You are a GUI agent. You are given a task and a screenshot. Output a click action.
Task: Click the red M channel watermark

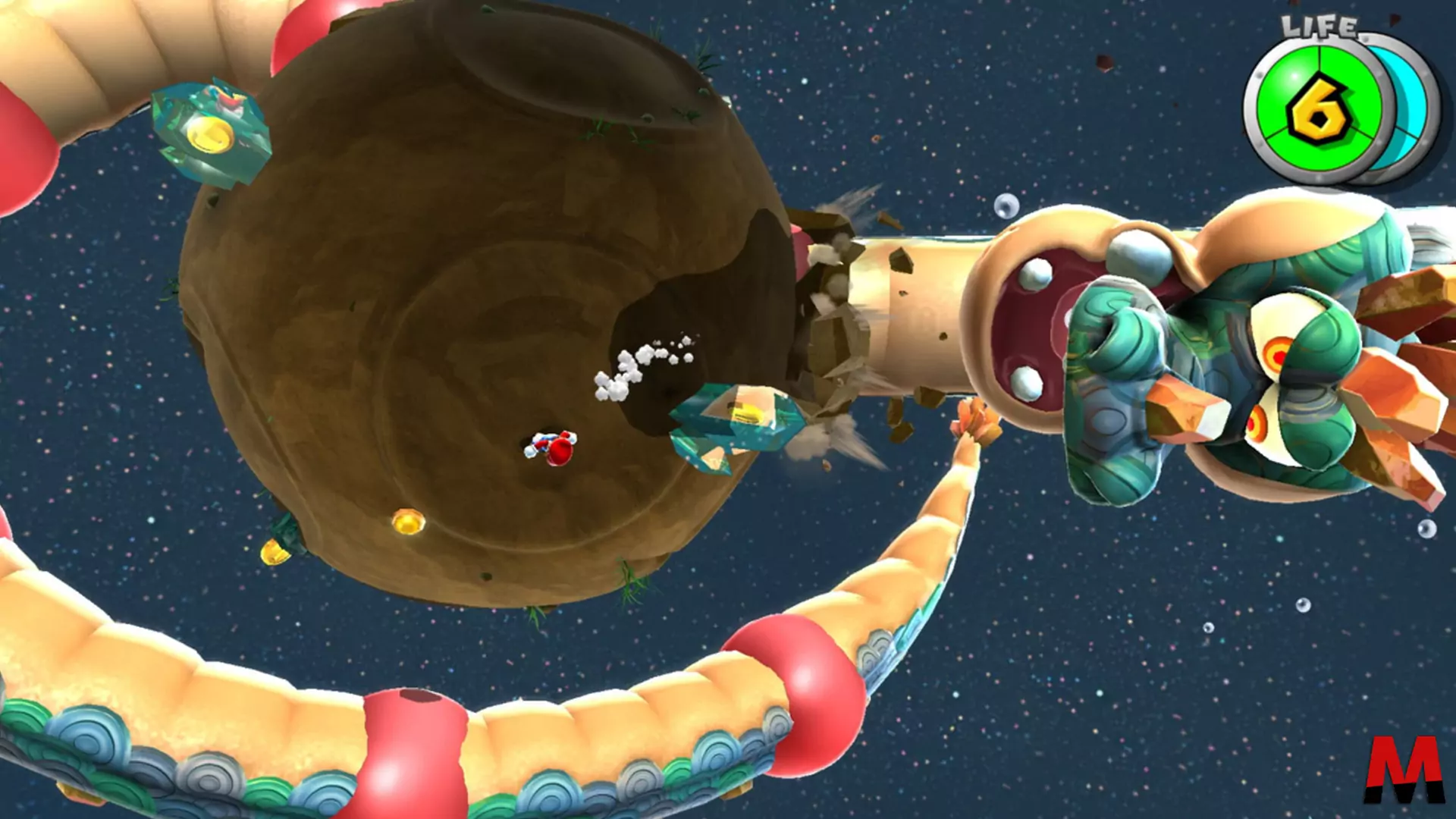click(1404, 769)
